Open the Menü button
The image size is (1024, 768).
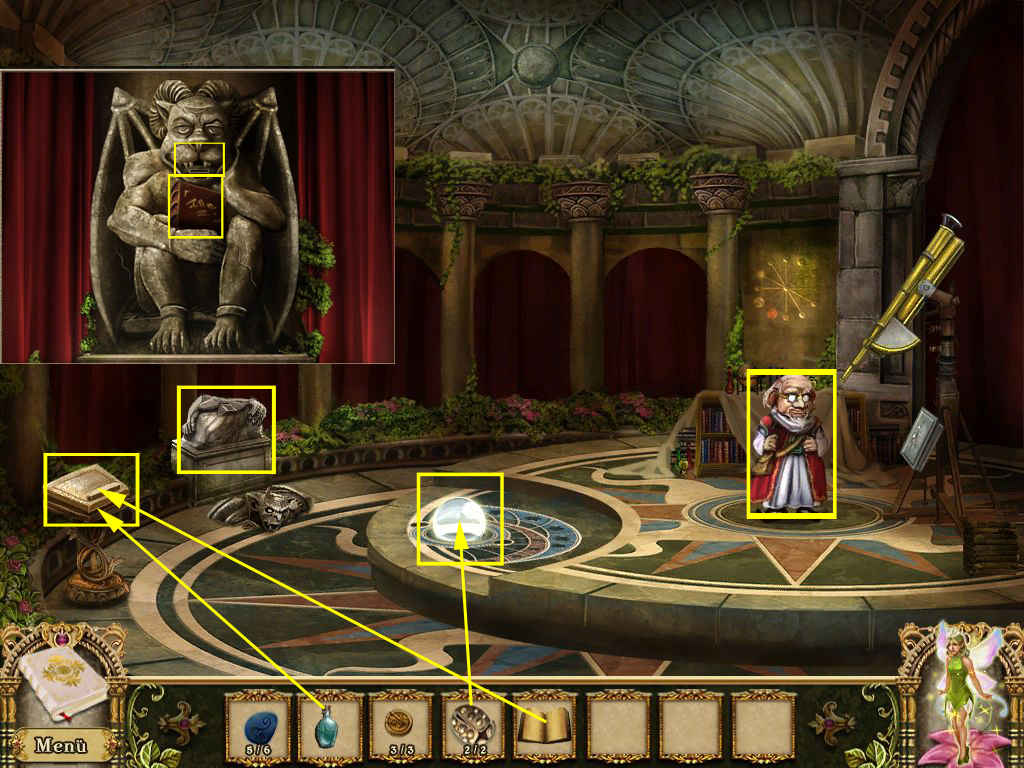[61, 744]
